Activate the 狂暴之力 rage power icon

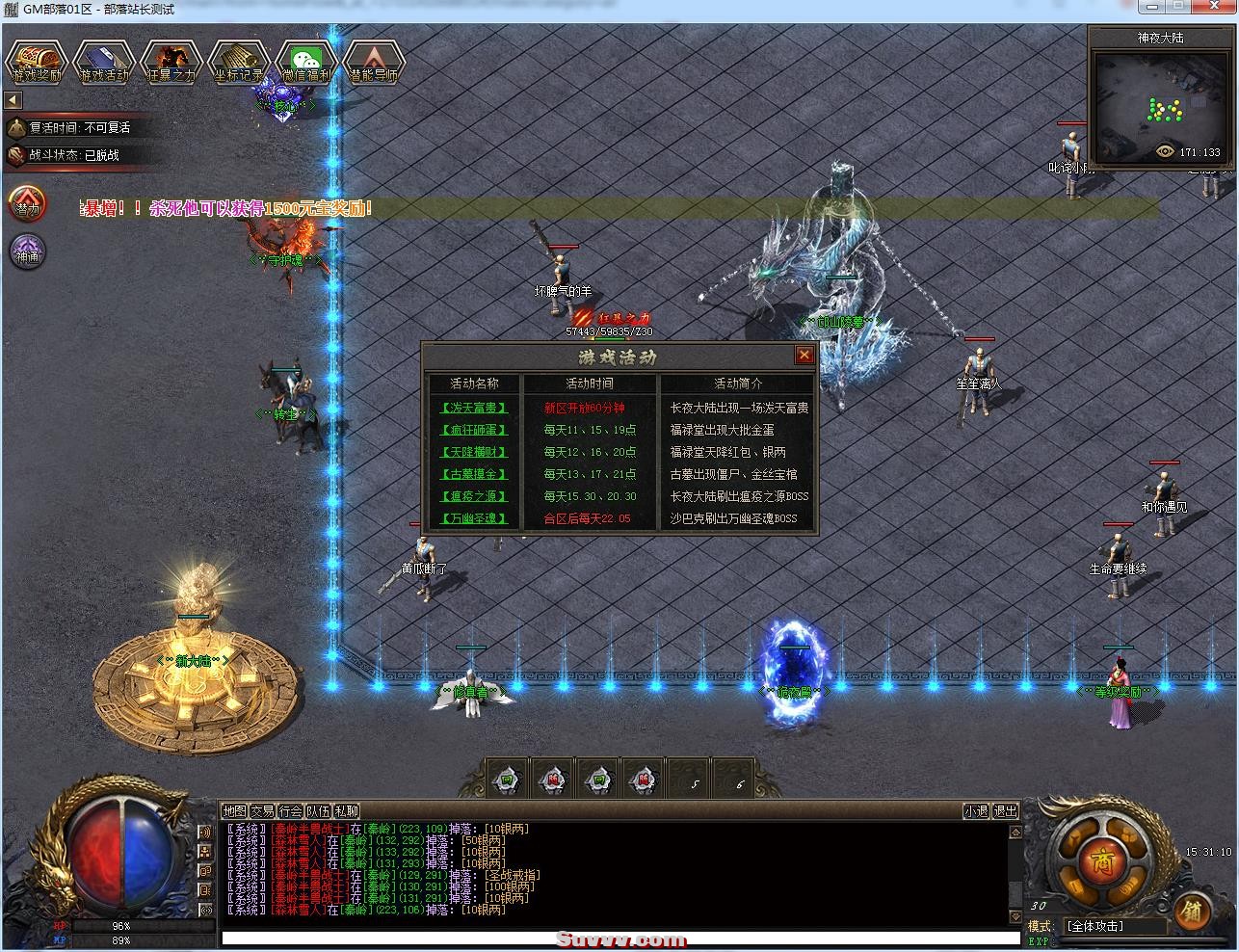[x=171, y=63]
